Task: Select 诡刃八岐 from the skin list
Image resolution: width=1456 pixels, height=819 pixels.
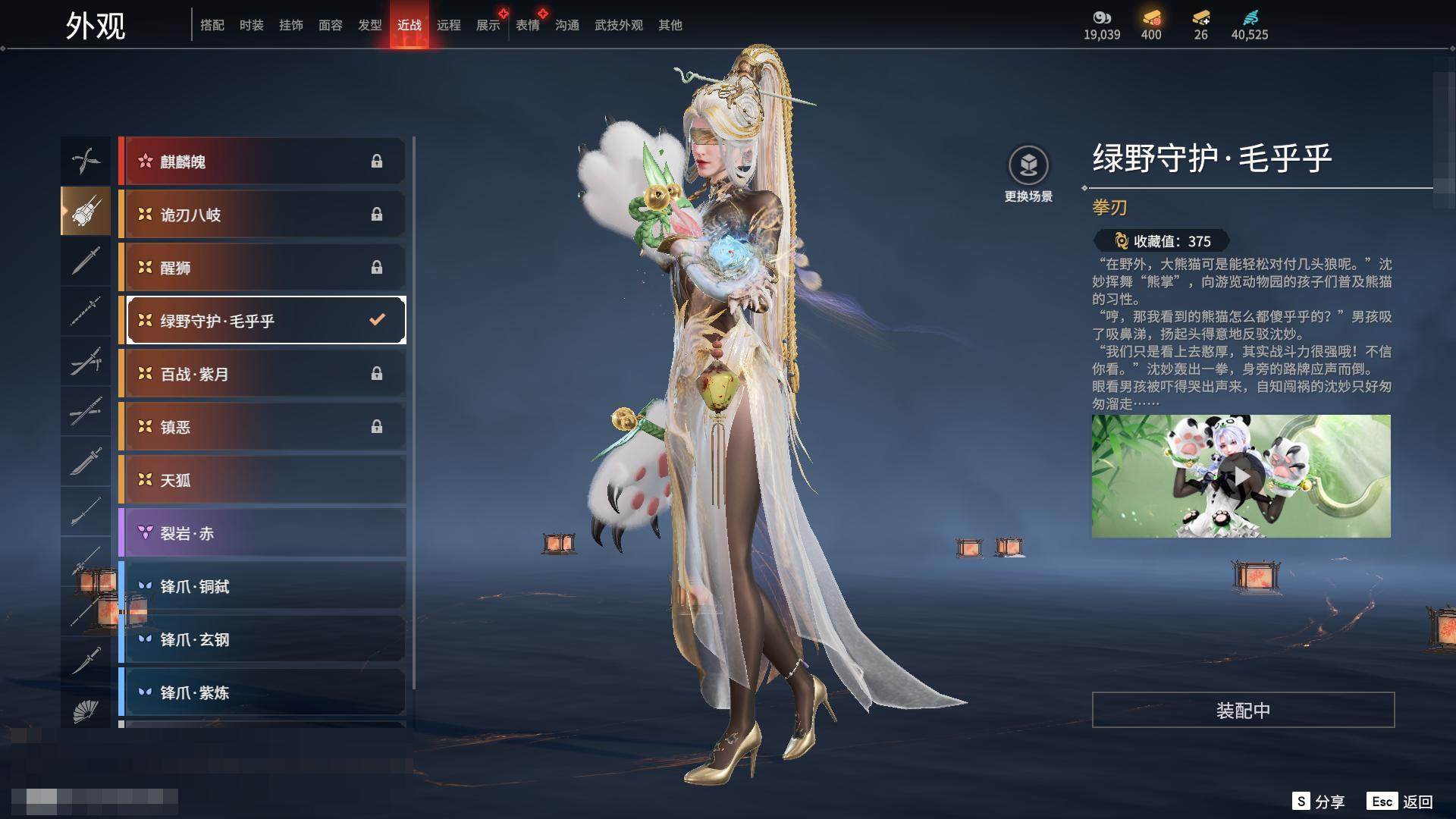Action: click(x=262, y=215)
